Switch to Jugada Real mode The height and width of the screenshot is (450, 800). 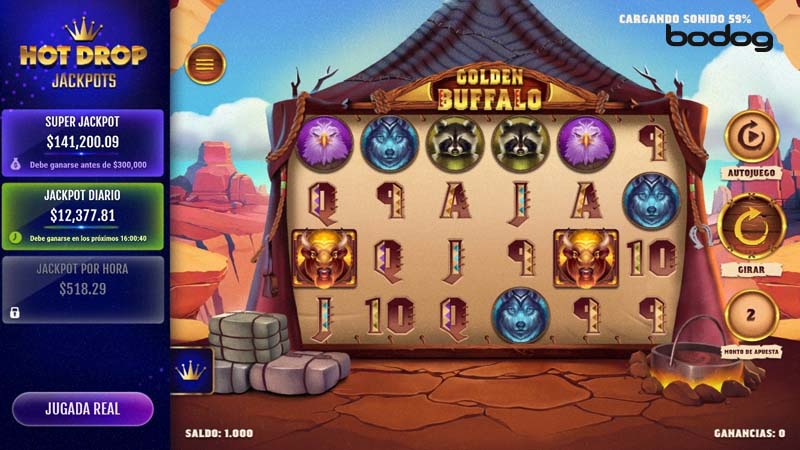[x=82, y=408]
